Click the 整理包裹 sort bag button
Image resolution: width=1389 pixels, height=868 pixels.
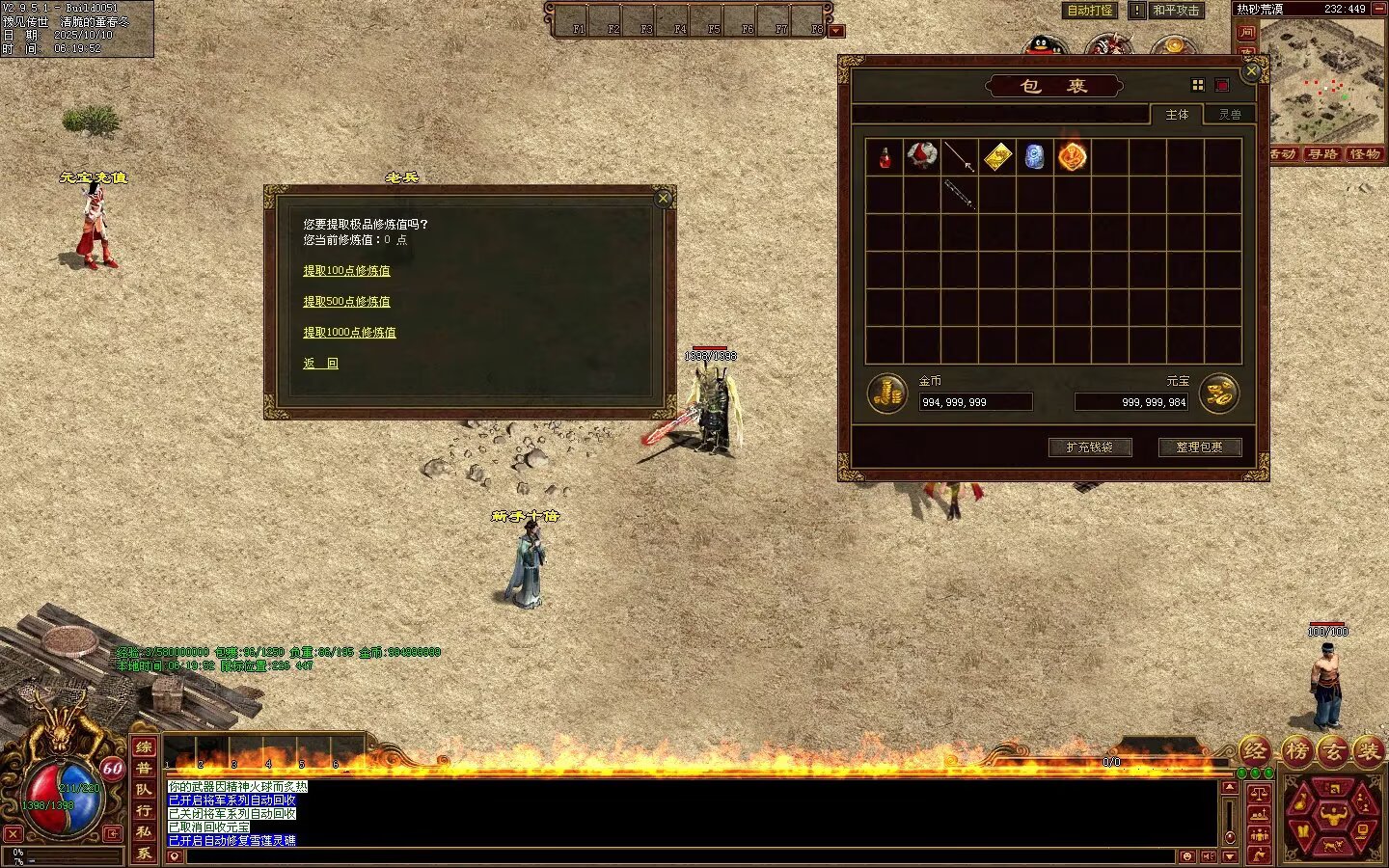tap(1199, 448)
